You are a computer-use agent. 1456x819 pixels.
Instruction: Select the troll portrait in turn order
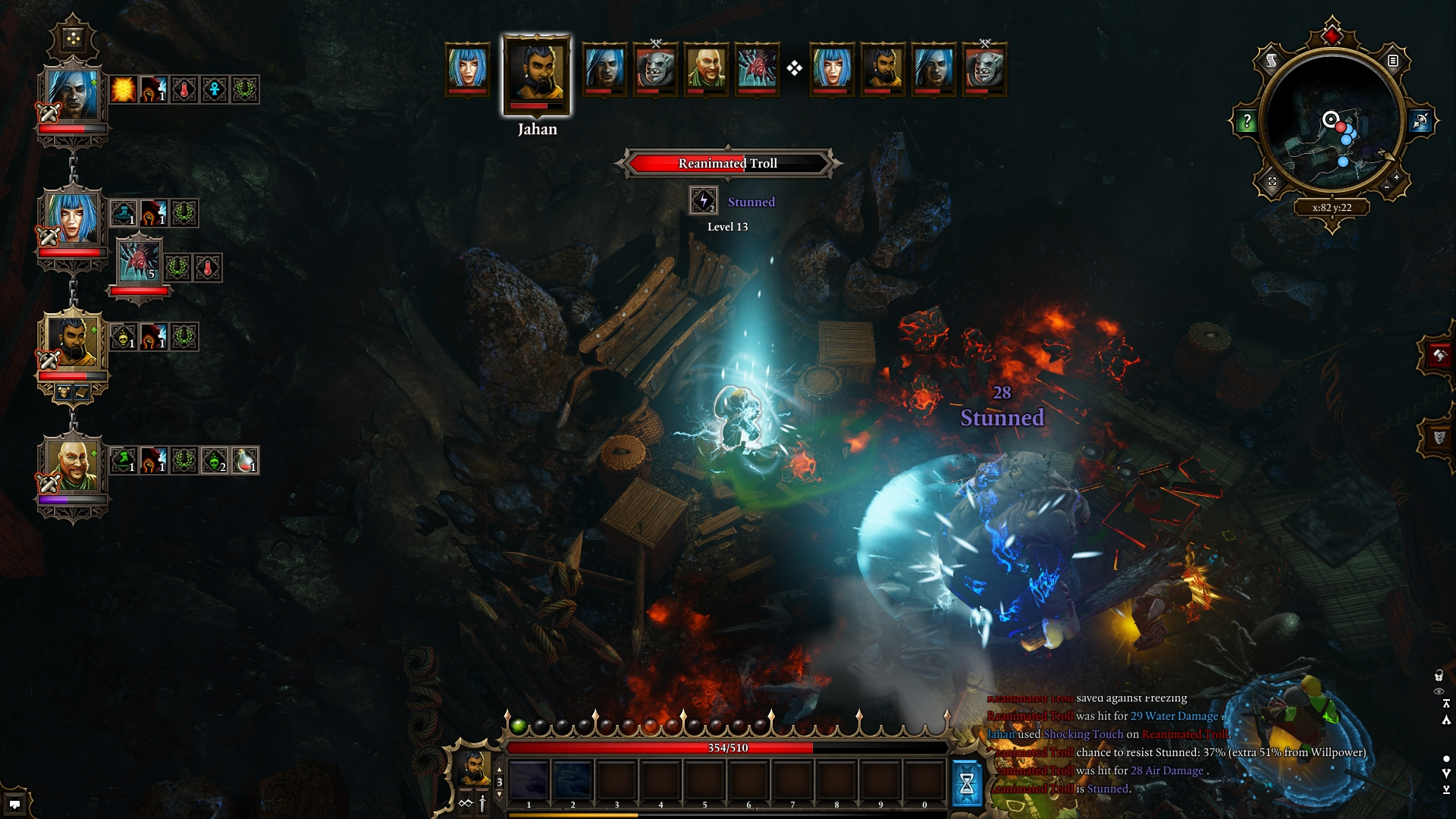[655, 68]
